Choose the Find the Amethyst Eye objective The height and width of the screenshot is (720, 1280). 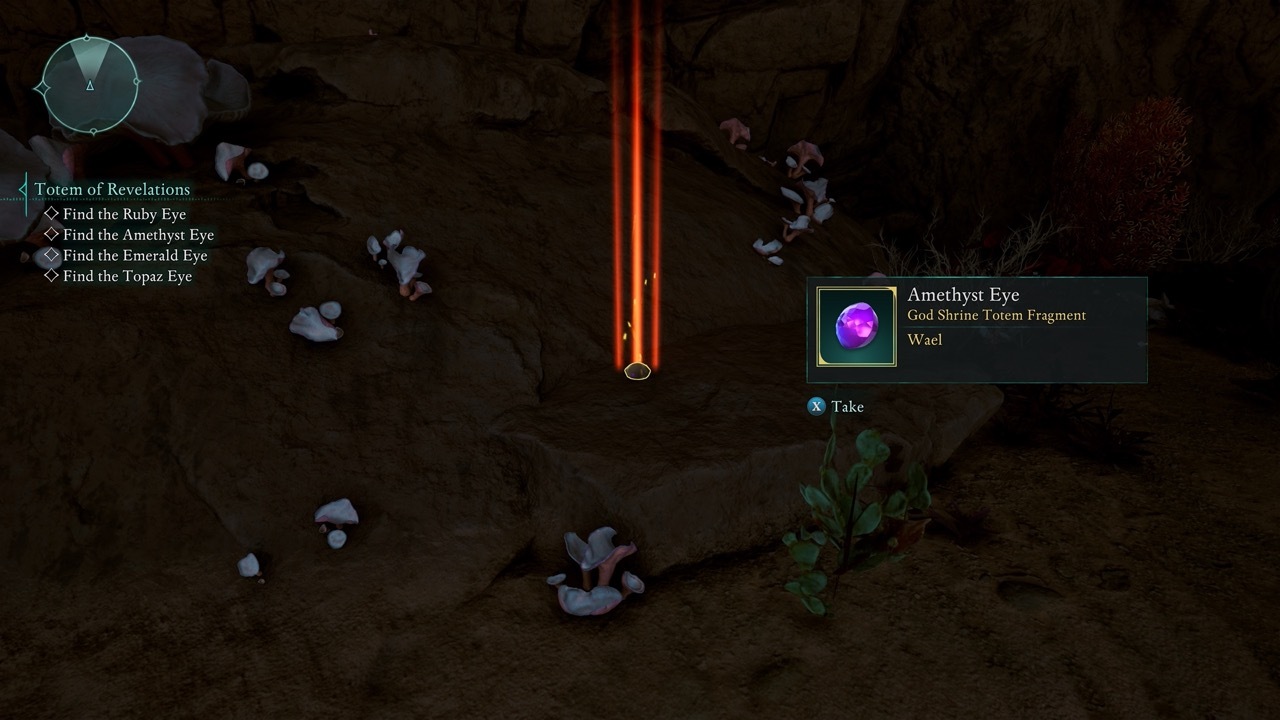(x=138, y=235)
